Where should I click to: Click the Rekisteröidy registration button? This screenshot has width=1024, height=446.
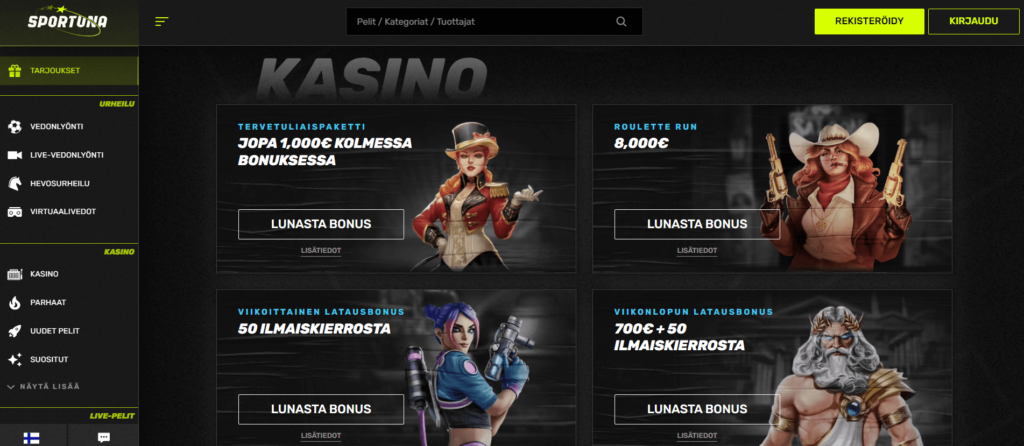click(x=868, y=22)
